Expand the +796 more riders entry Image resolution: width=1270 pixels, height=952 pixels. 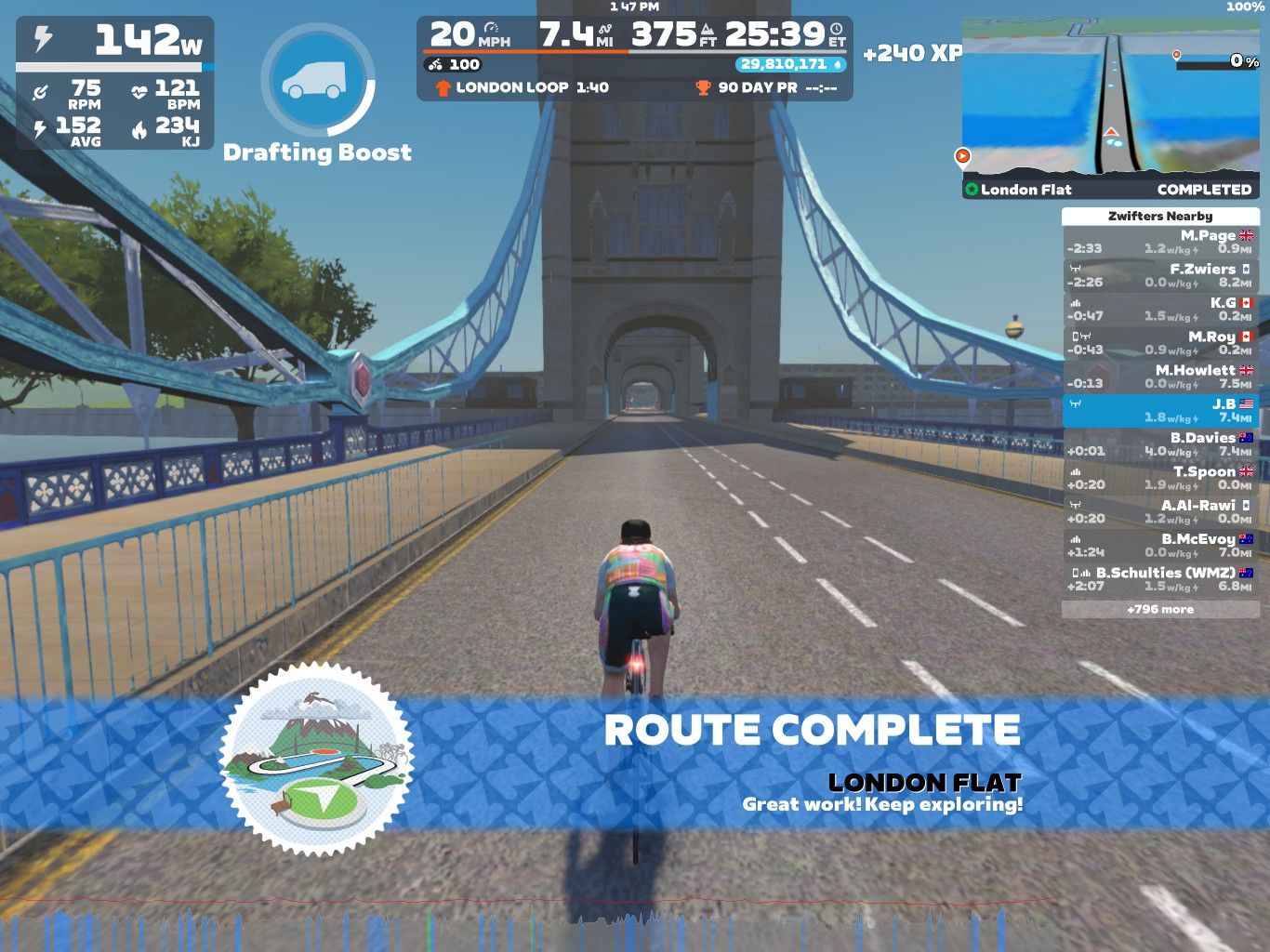(x=1160, y=609)
